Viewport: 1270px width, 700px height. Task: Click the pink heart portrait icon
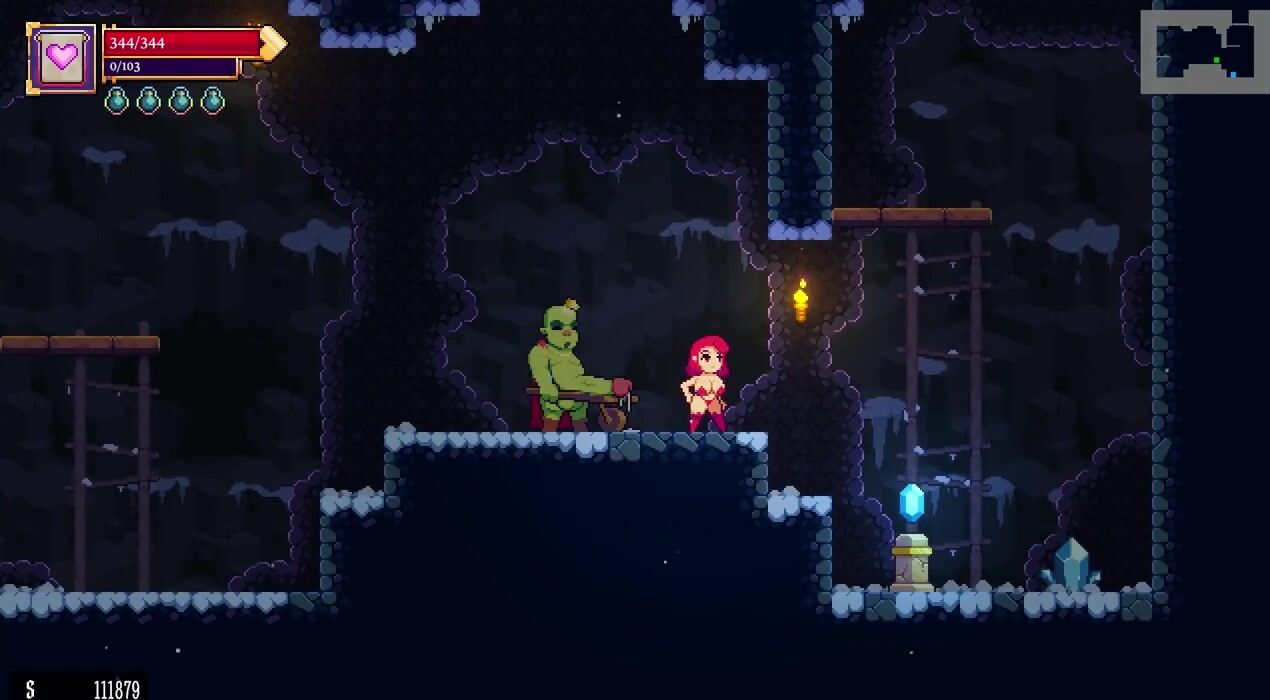(62, 57)
